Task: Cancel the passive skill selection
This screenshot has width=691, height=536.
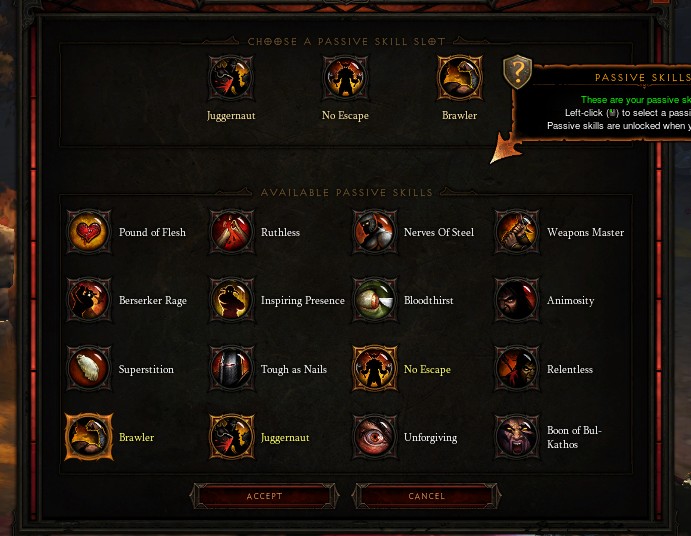Action: pos(427,496)
